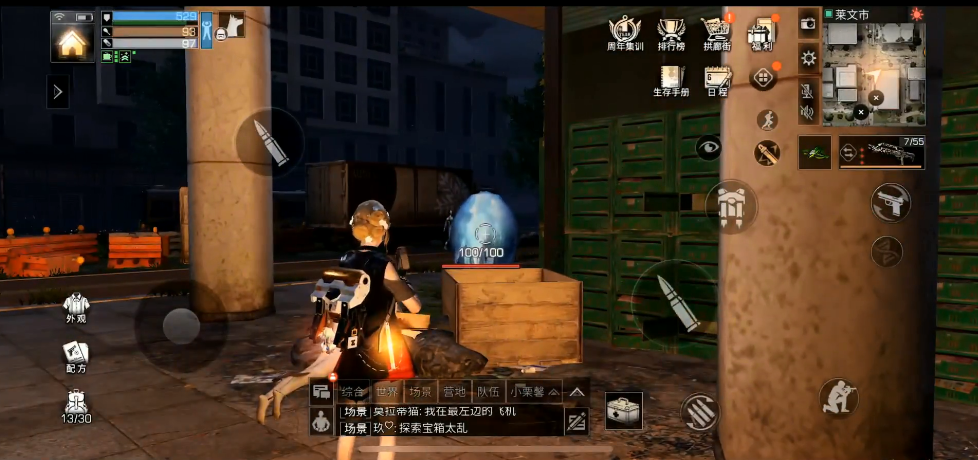Toggle the crouch stance button
The width and height of the screenshot is (978, 460).
(838, 397)
